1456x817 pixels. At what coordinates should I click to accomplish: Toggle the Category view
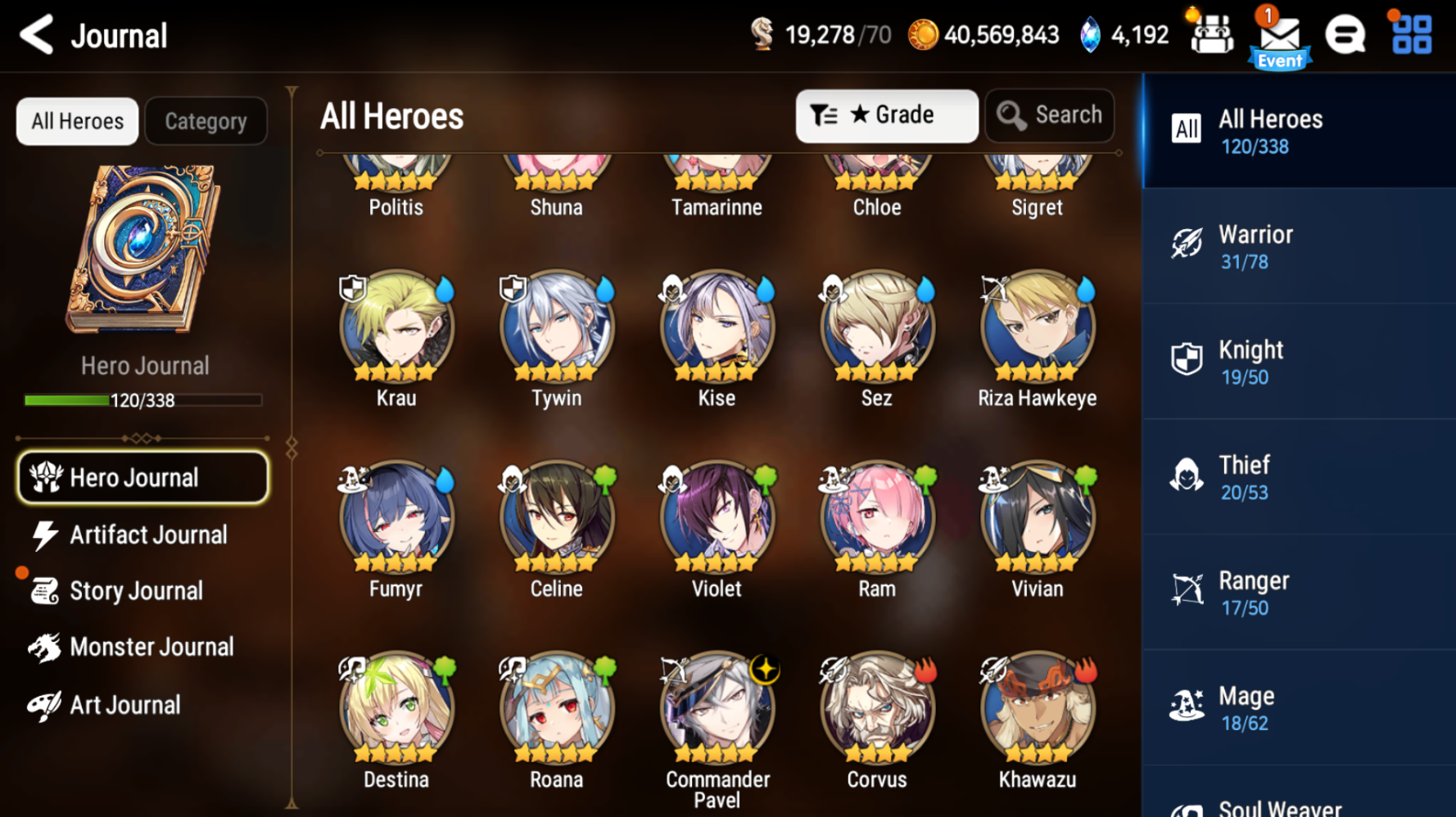[x=206, y=120]
